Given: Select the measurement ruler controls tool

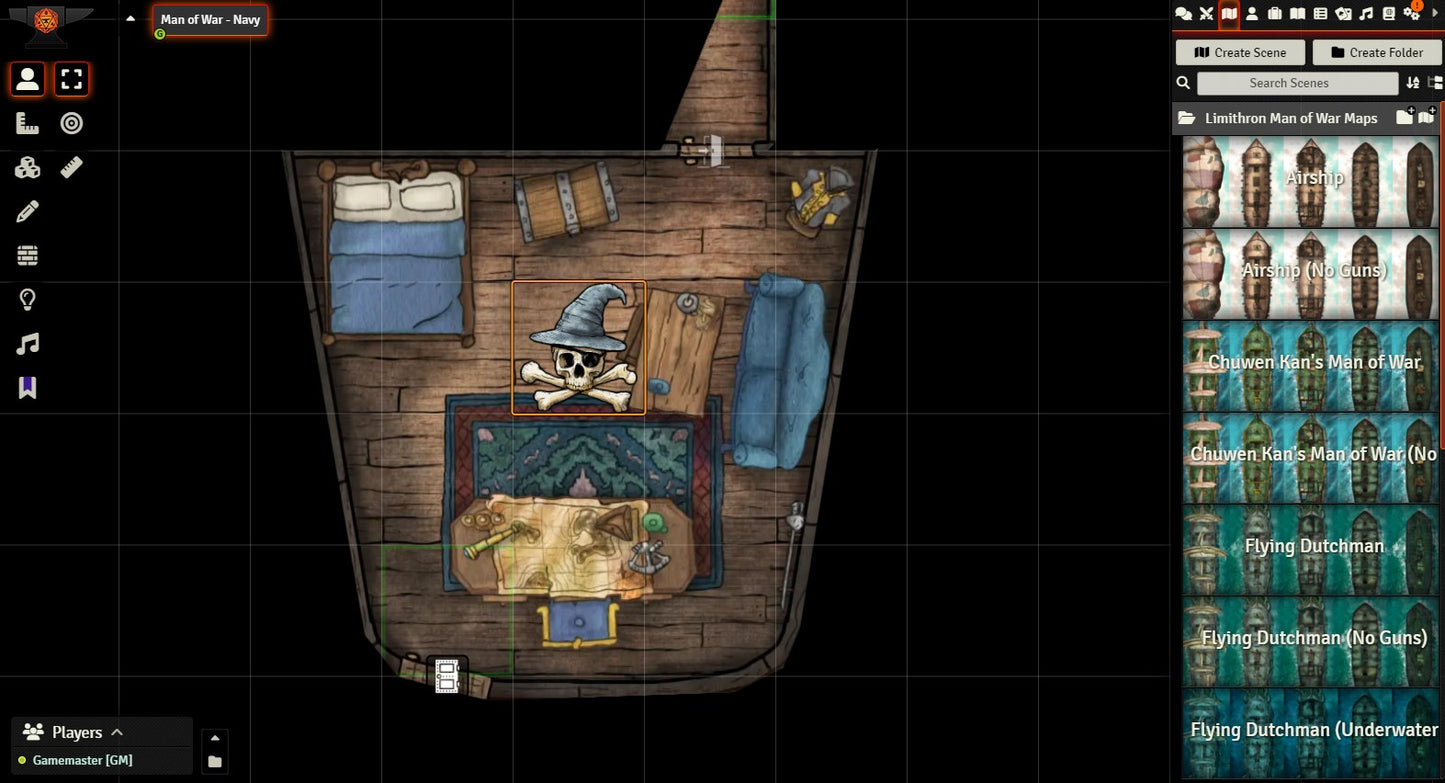Looking at the screenshot, I should pyautogui.click(x=28, y=123).
